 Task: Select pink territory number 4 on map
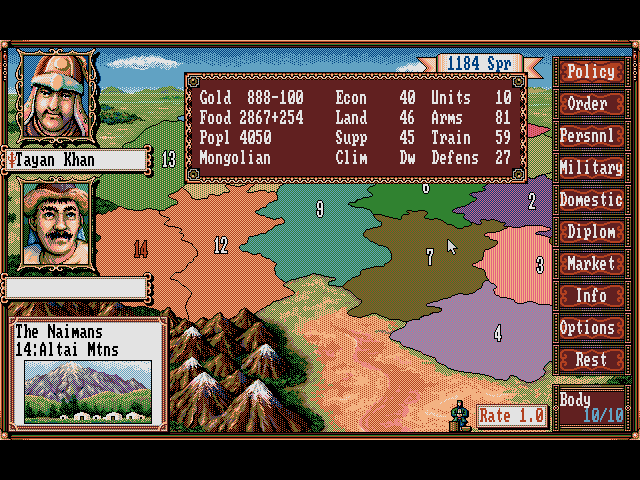[497, 332]
